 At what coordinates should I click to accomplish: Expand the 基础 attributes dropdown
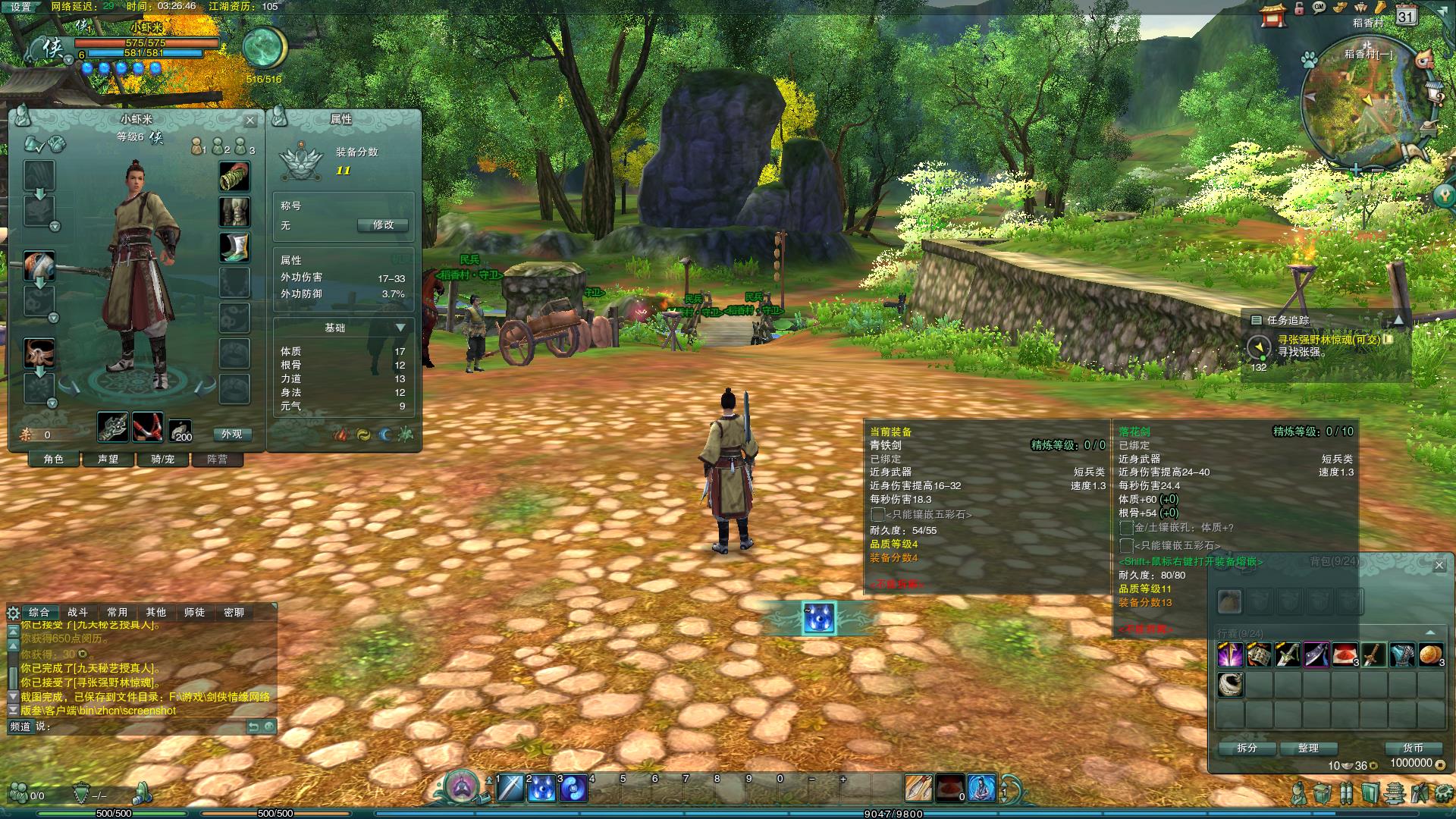tap(400, 328)
